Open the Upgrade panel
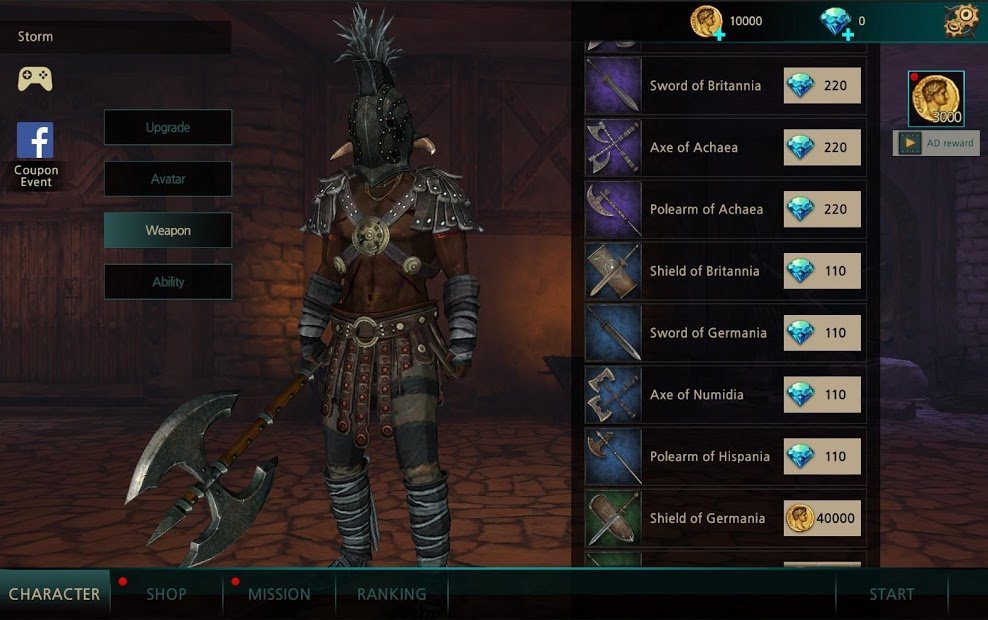 168,128
